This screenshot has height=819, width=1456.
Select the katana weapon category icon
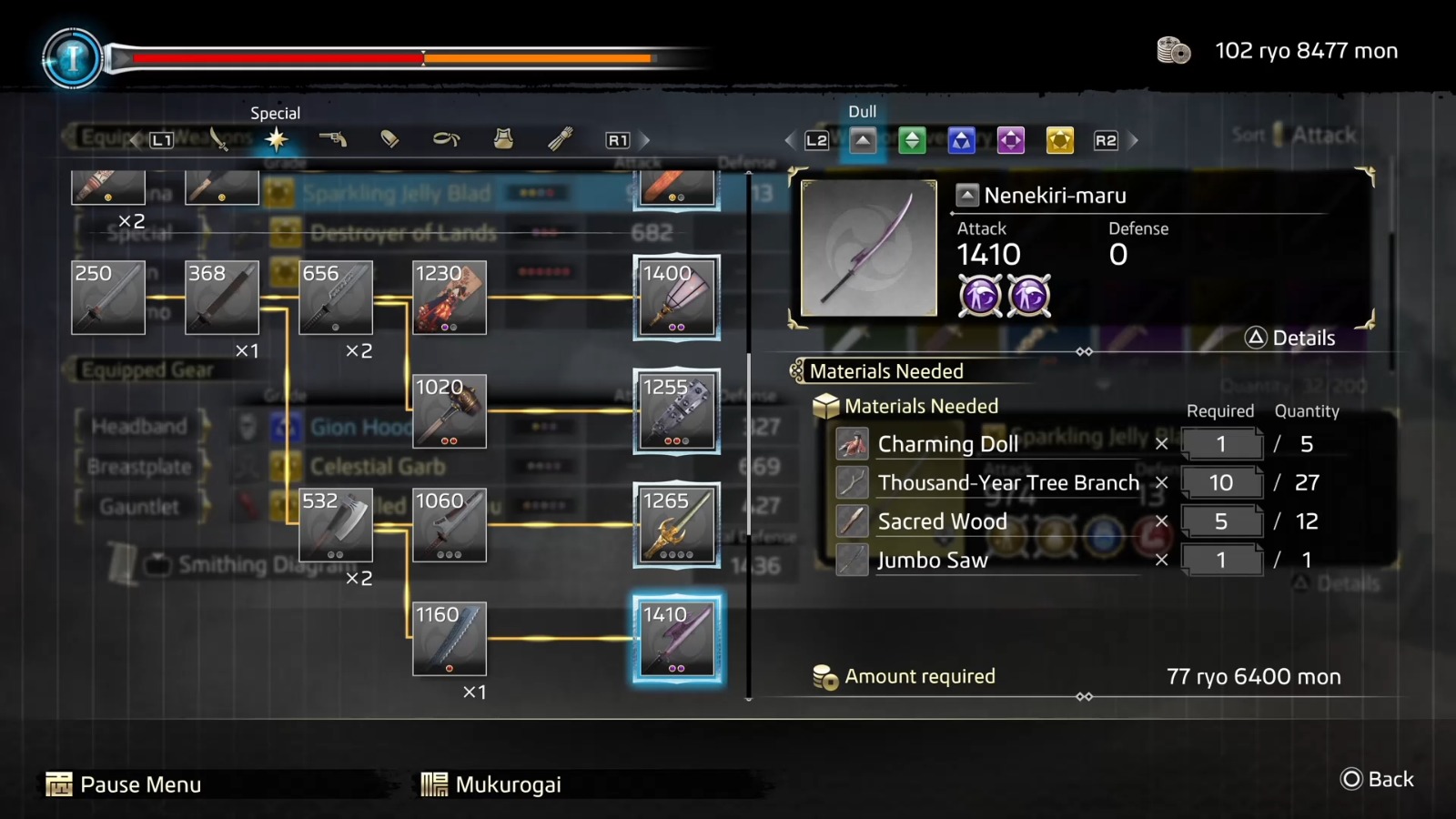point(218,139)
